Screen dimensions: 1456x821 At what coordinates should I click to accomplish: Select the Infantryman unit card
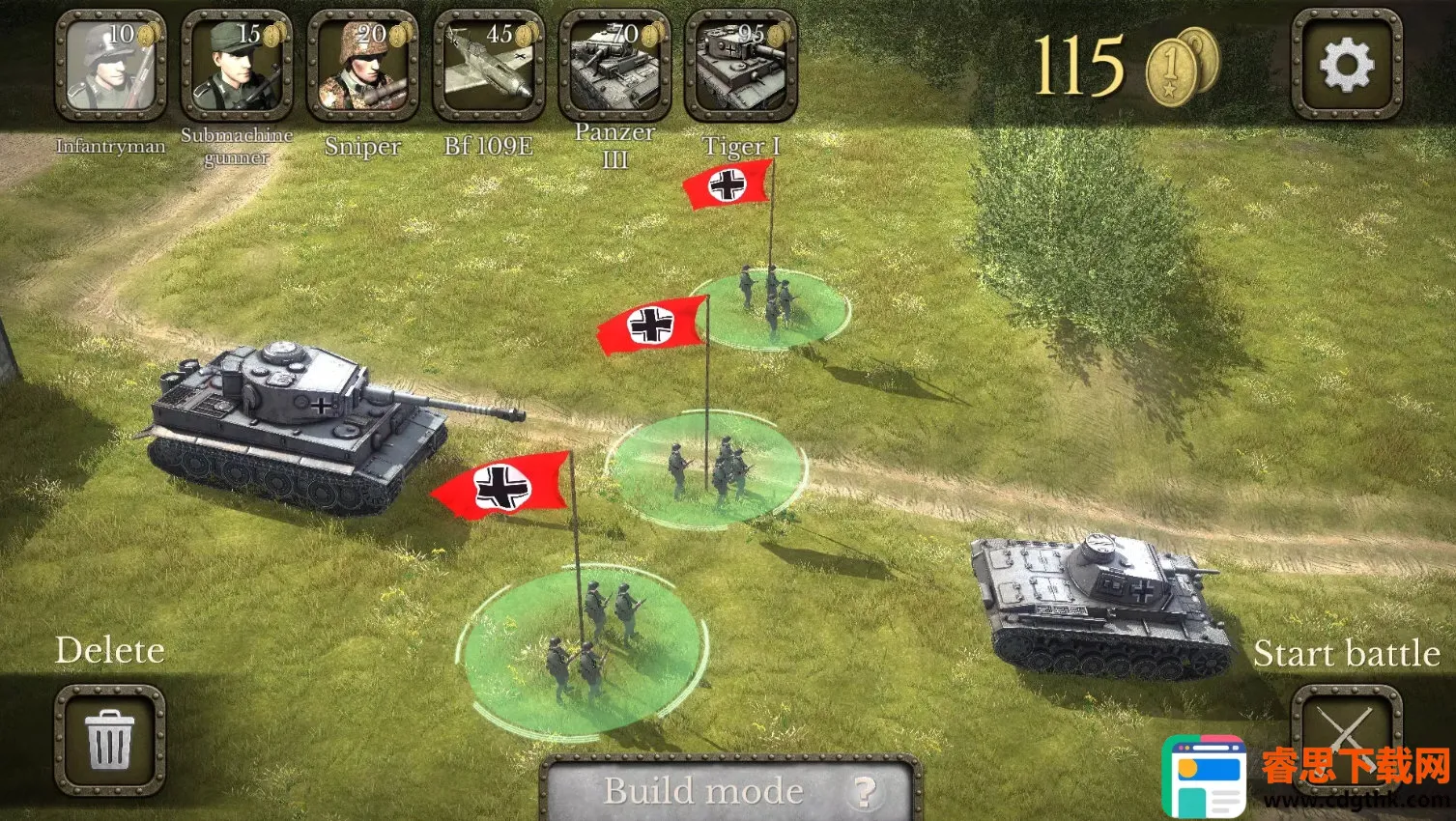point(110,65)
